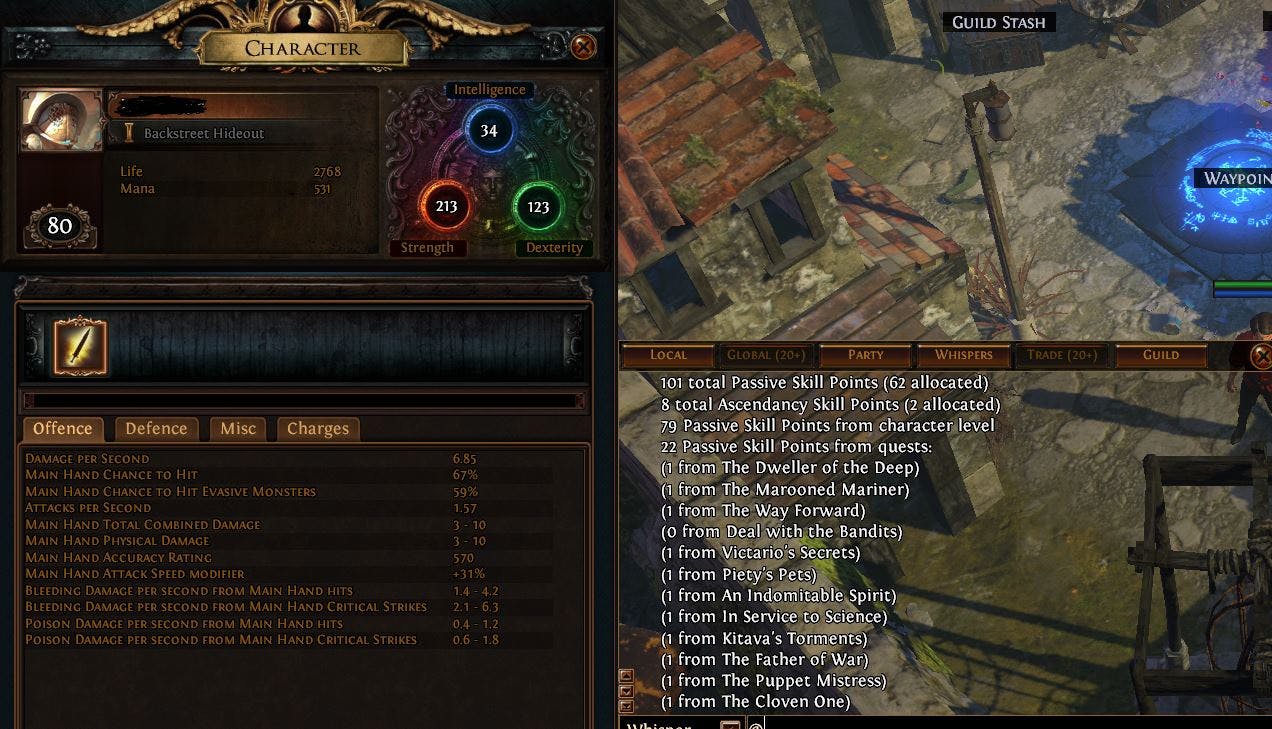Open the Whisper chat mode dropdown
The height and width of the screenshot is (729, 1272).
click(x=731, y=724)
